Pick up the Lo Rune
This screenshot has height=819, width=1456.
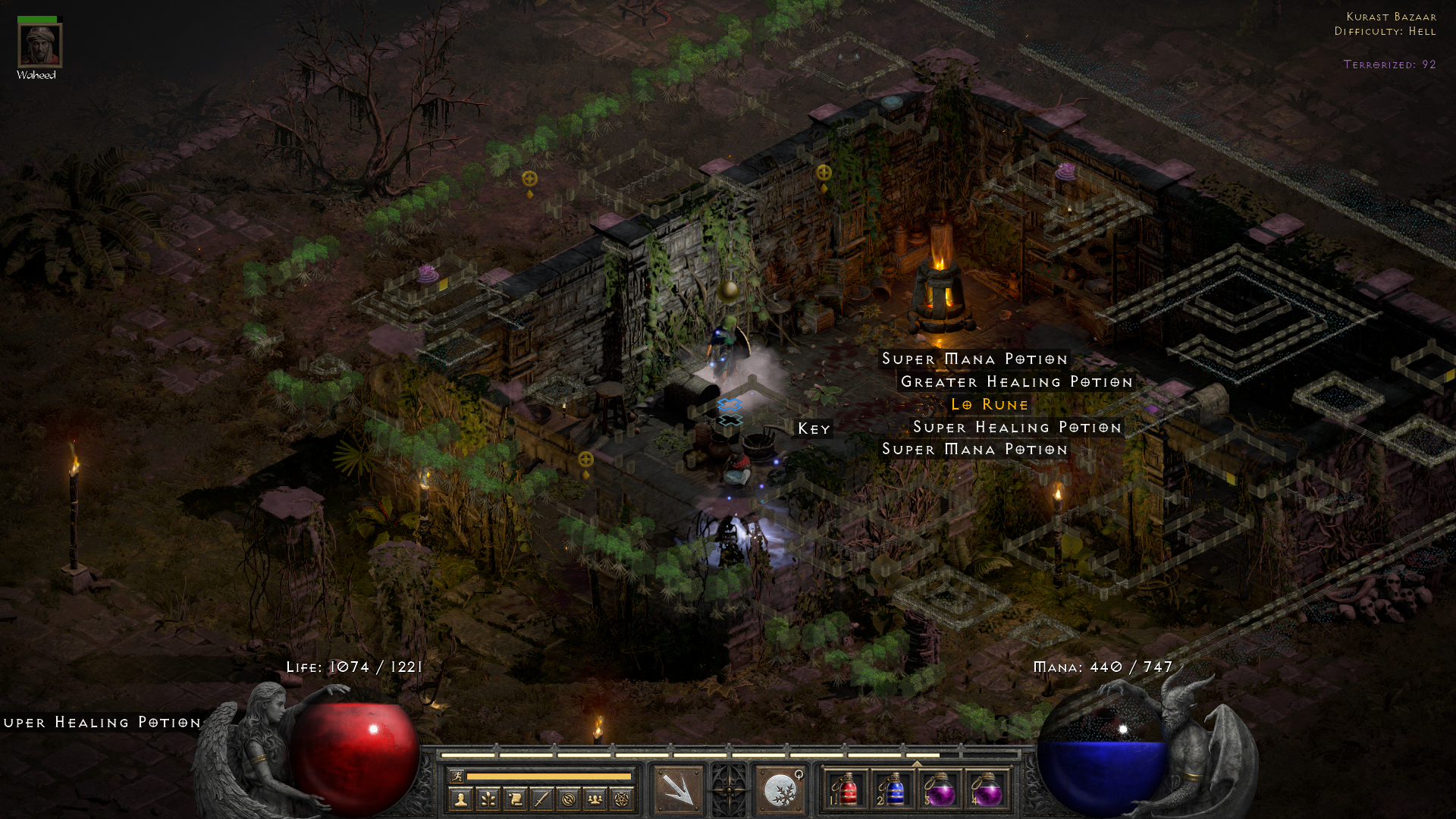tap(988, 404)
